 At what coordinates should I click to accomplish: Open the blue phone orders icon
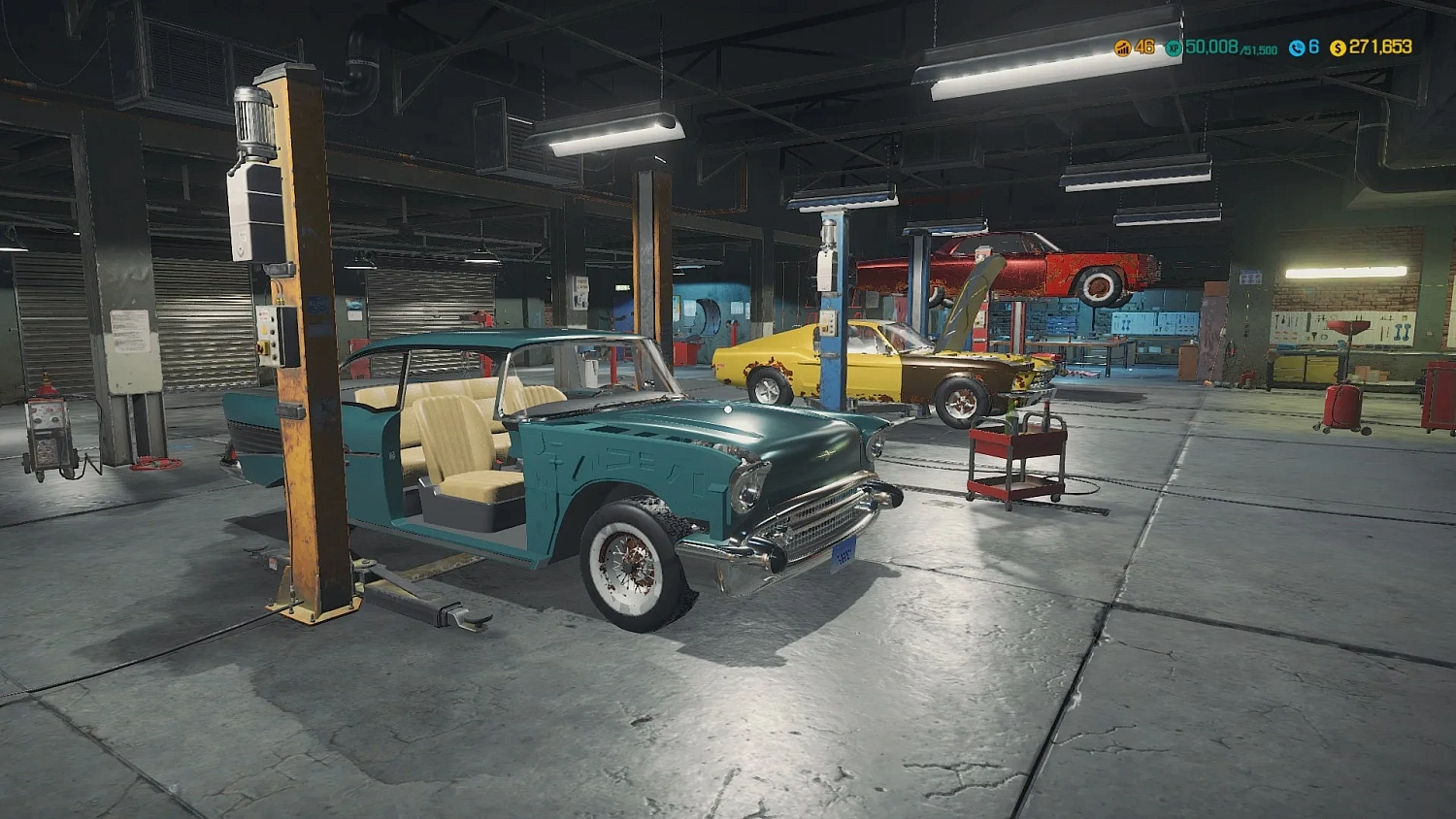click(1299, 49)
